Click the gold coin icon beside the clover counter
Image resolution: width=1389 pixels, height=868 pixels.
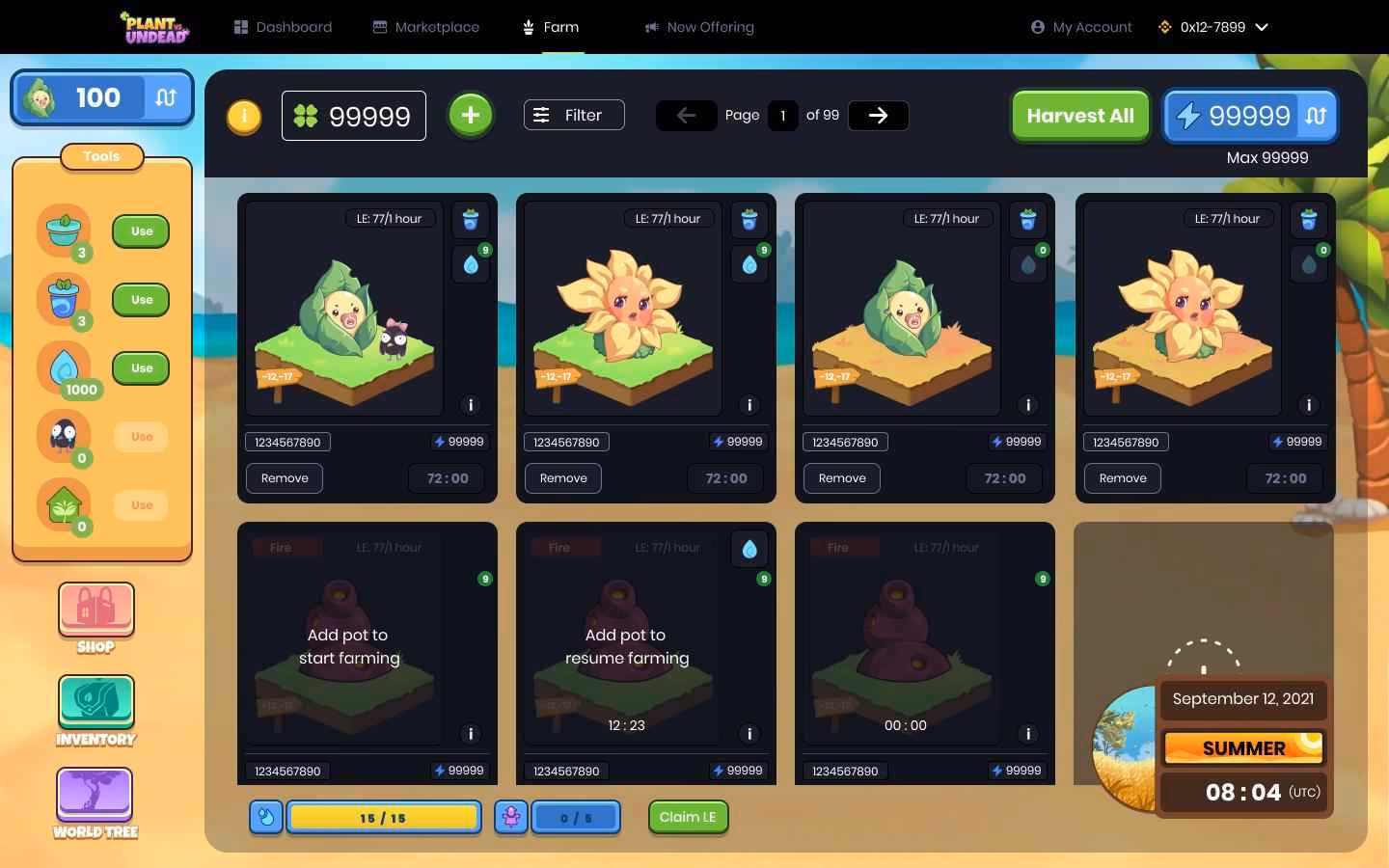pos(244,117)
